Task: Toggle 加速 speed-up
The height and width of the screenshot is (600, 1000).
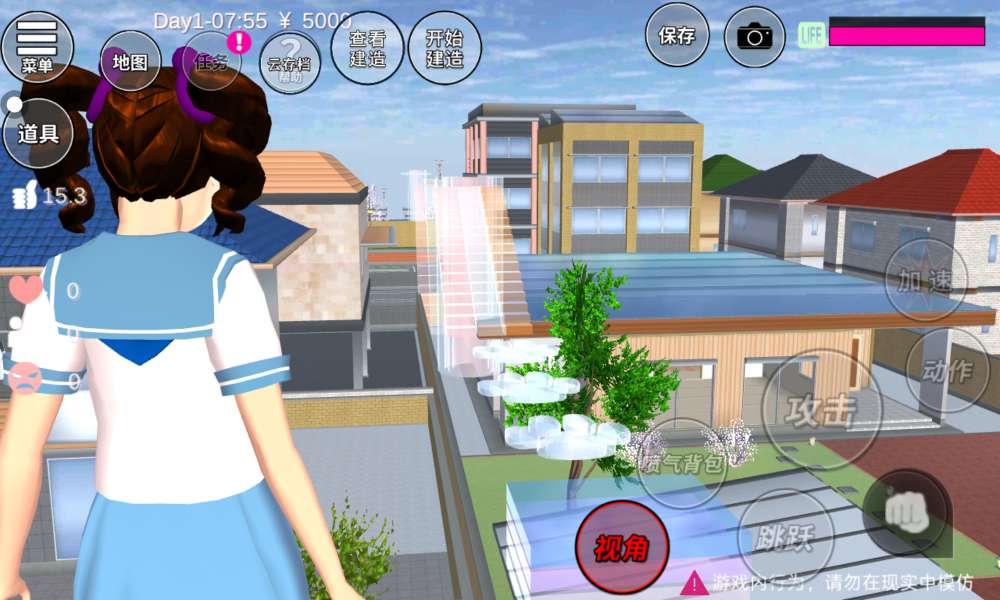Action: click(x=925, y=280)
